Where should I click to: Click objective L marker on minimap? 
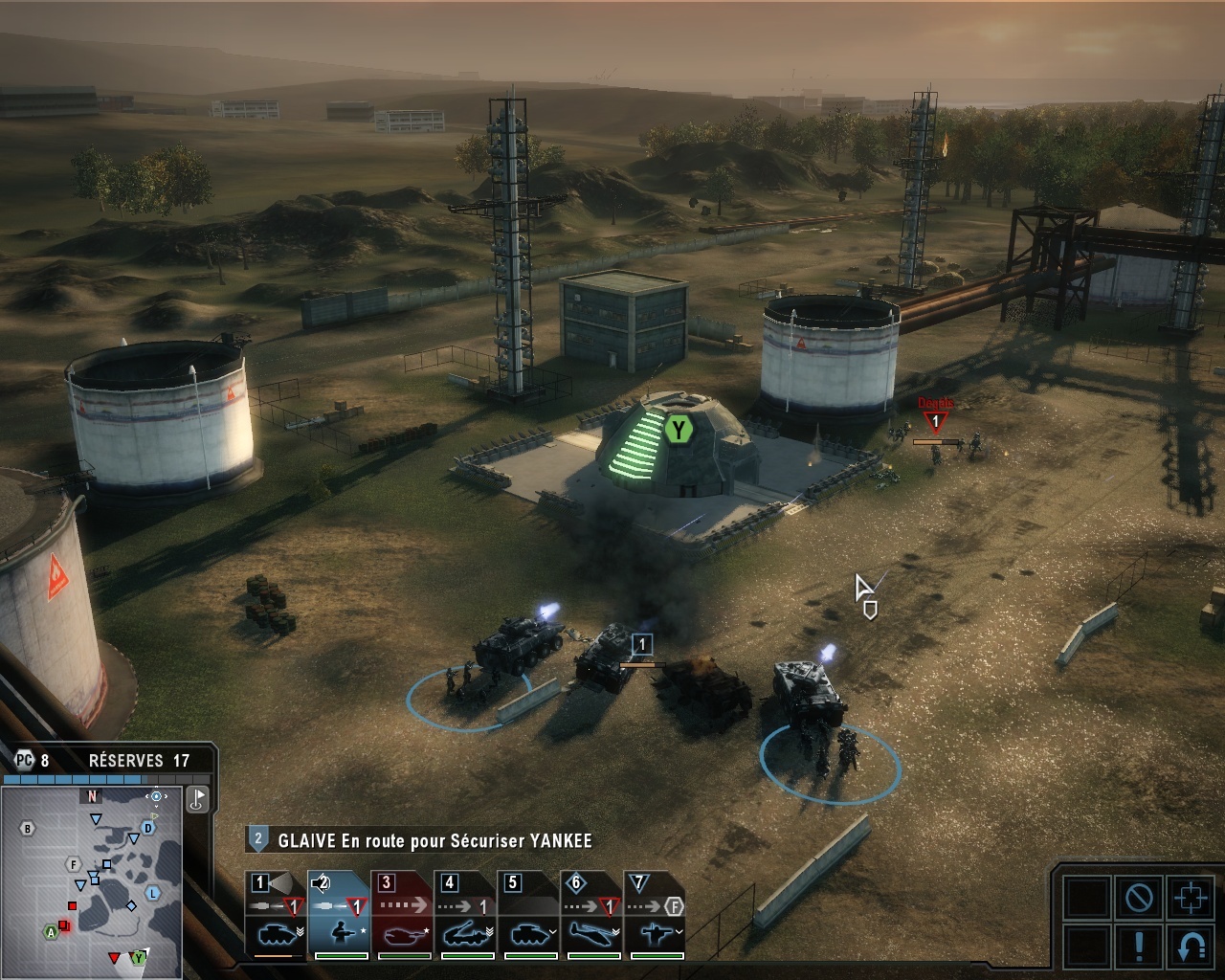pyautogui.click(x=152, y=893)
